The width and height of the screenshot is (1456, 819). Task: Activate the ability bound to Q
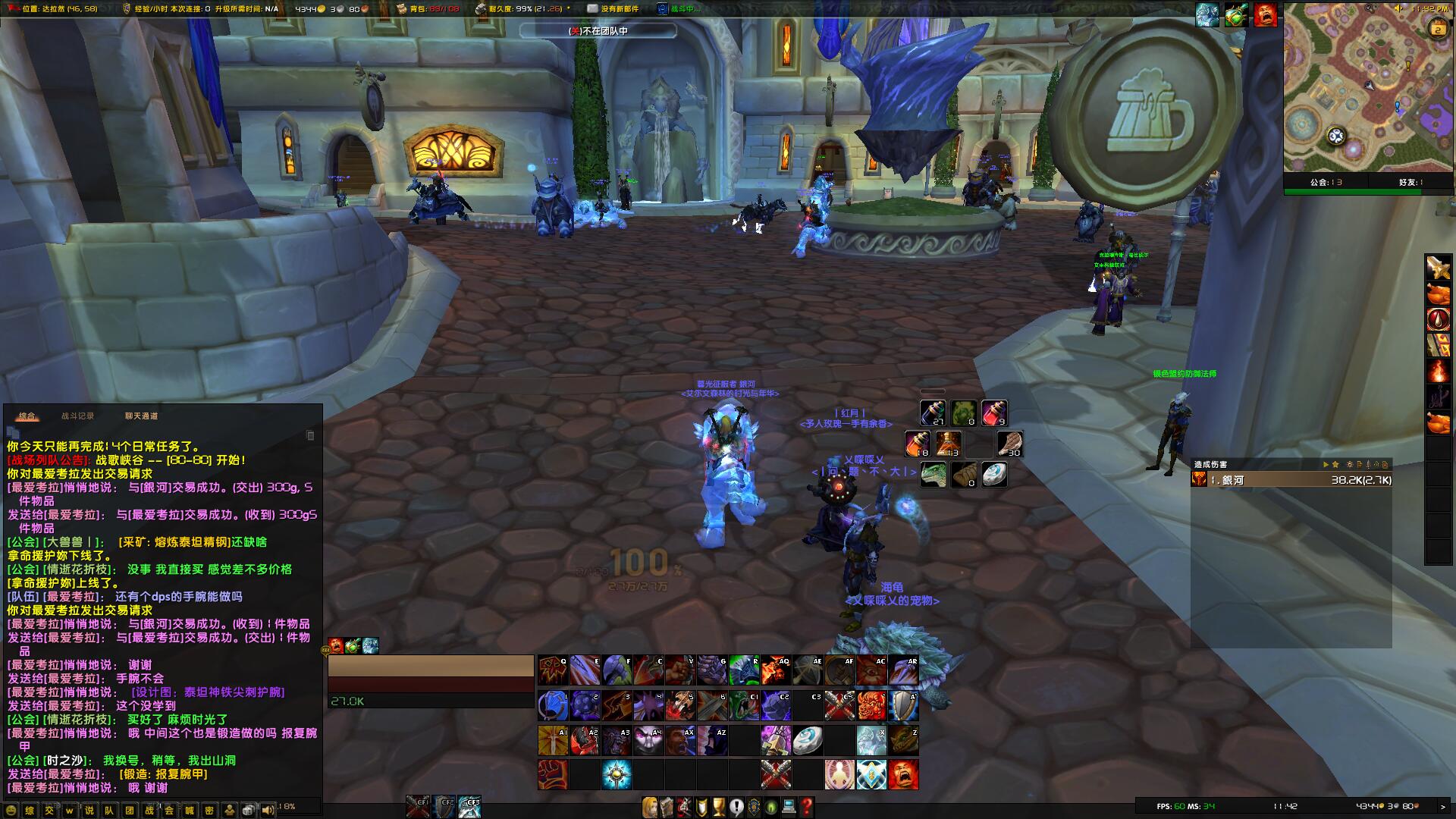(x=553, y=671)
